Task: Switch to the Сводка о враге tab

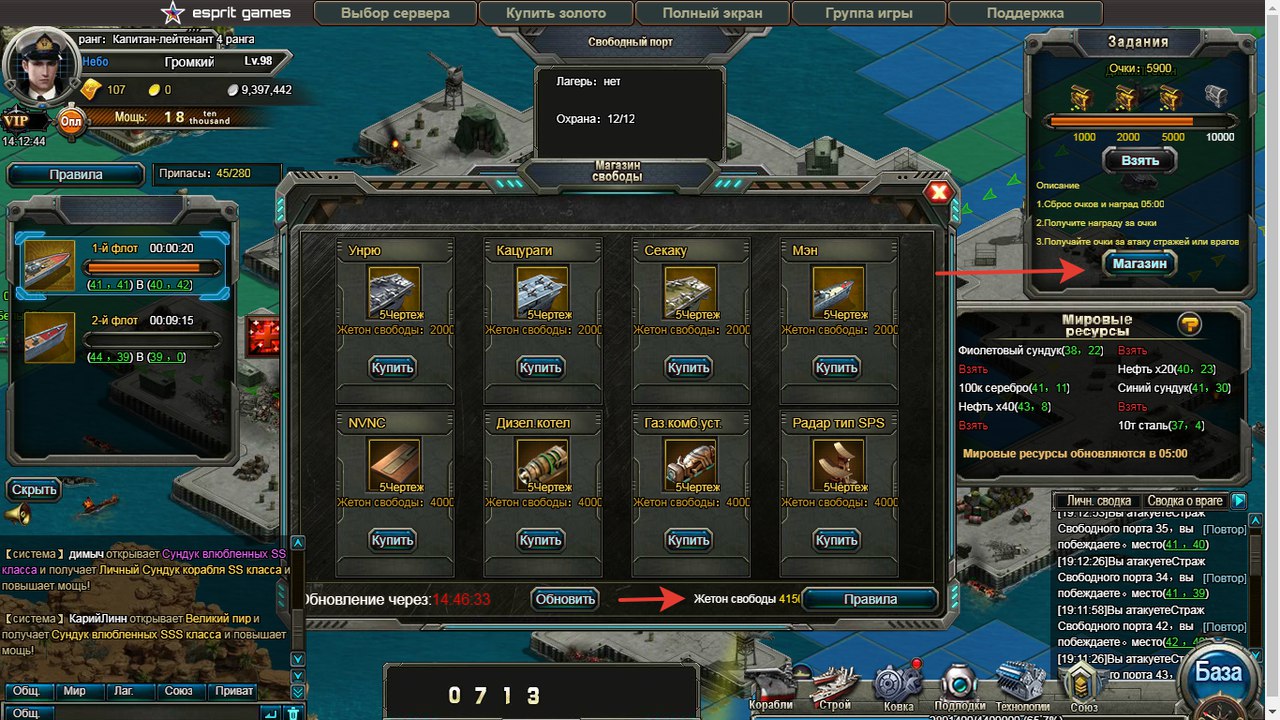Action: click(1185, 501)
